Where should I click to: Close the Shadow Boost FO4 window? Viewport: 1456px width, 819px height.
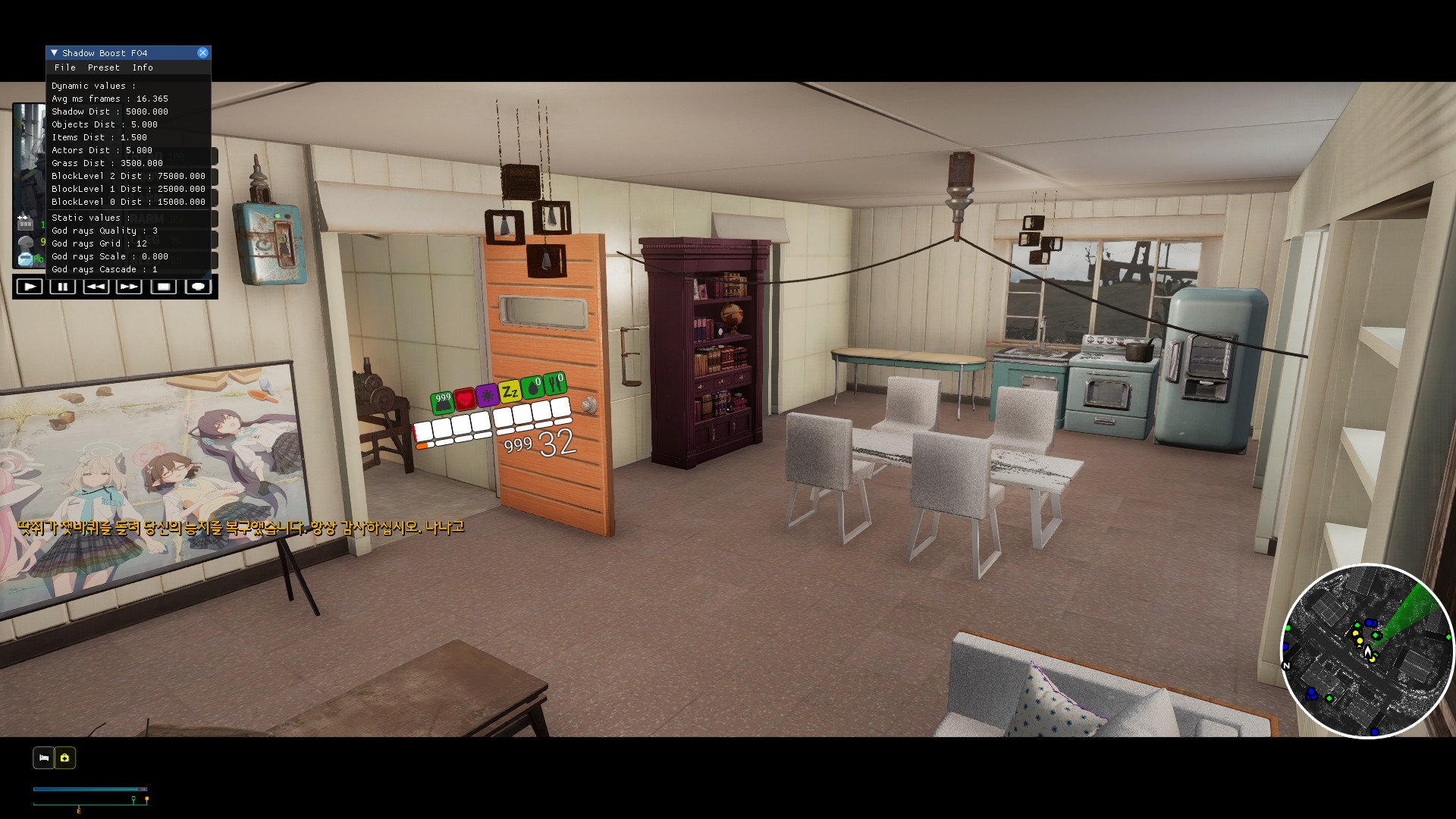(202, 52)
